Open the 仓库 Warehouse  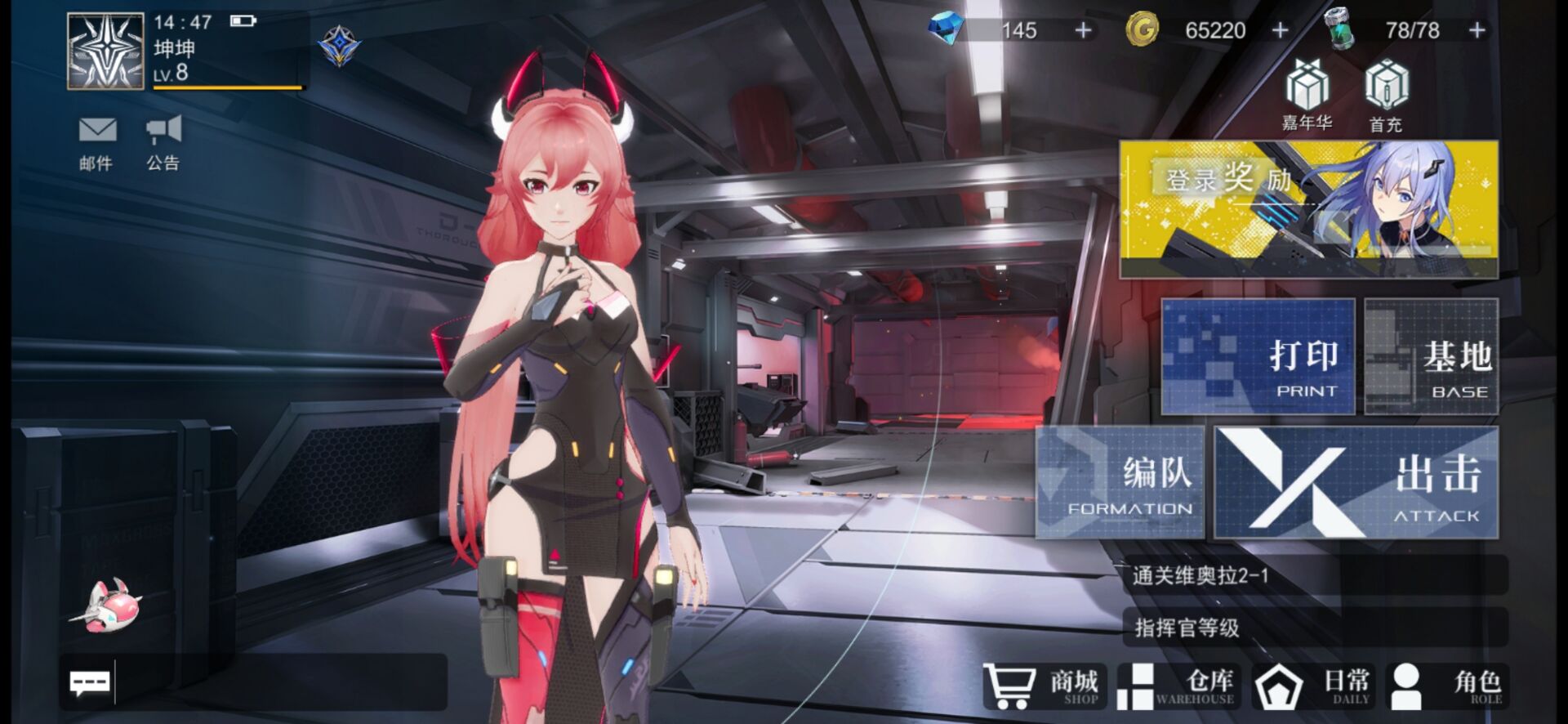1178,685
